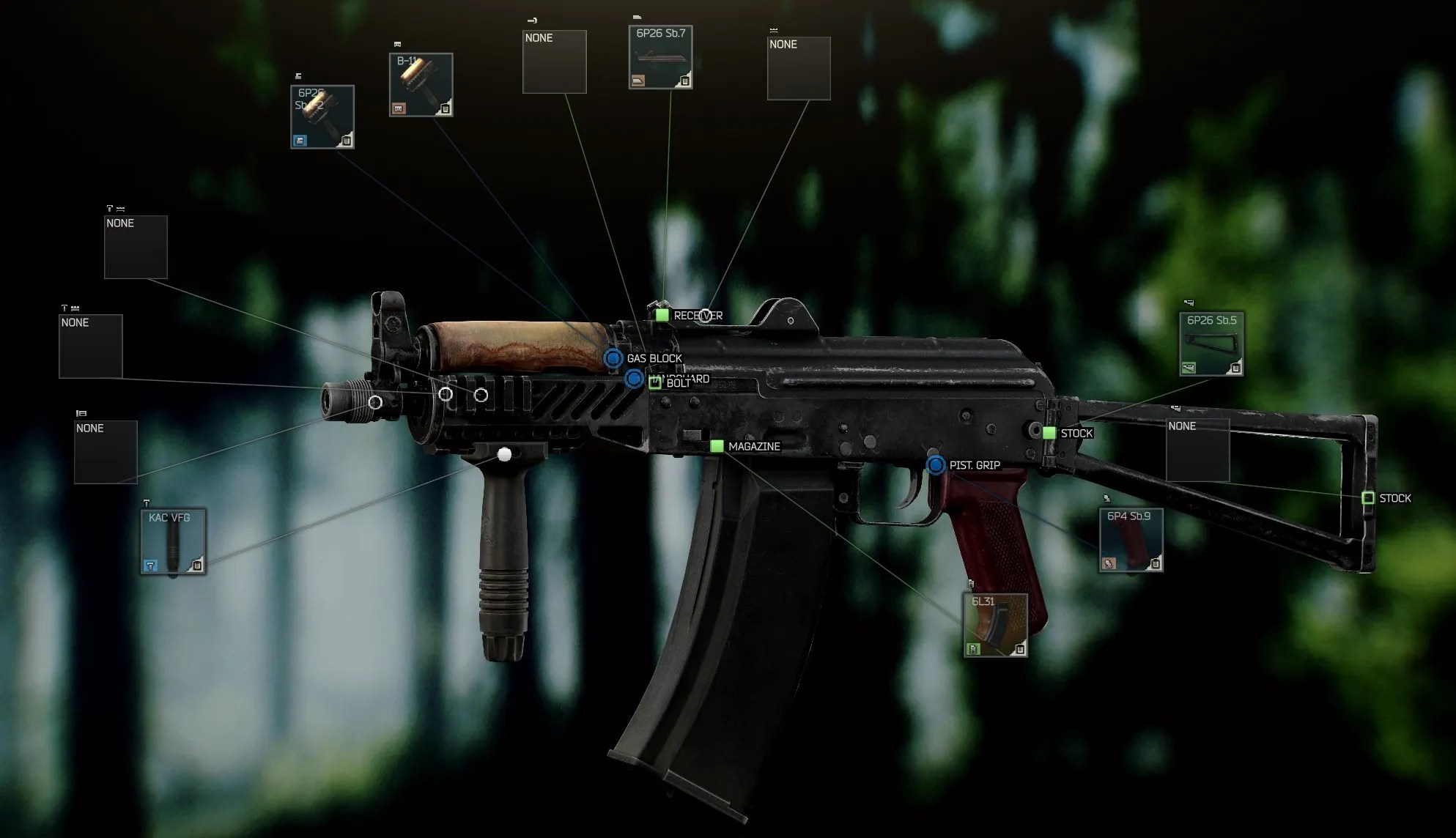The image size is (1456, 838).
Task: Click the 6L31 magazine thumbnail
Action: coord(994,625)
